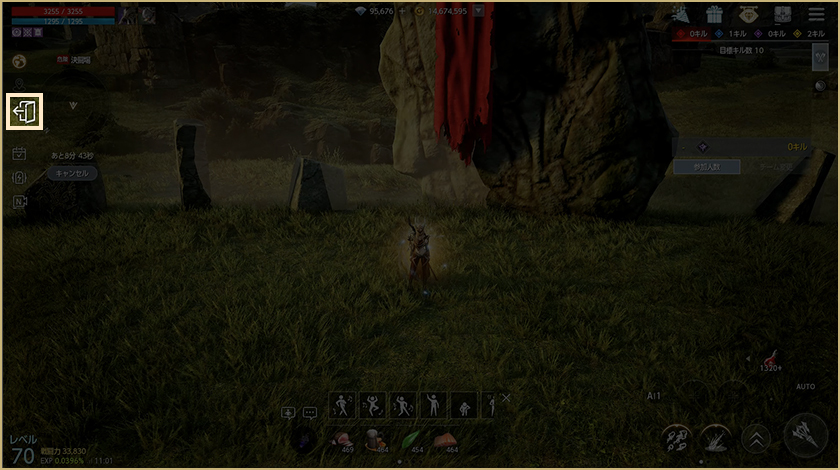Viewport: 840px width, 470px height.
Task: Use the meat item in the hotbar
Action: pos(344,439)
